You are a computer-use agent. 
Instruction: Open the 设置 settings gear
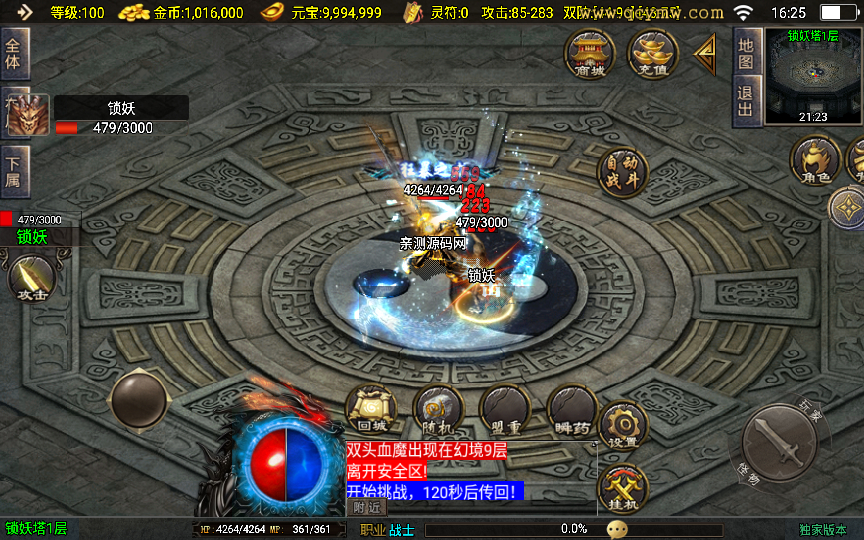[x=623, y=427]
